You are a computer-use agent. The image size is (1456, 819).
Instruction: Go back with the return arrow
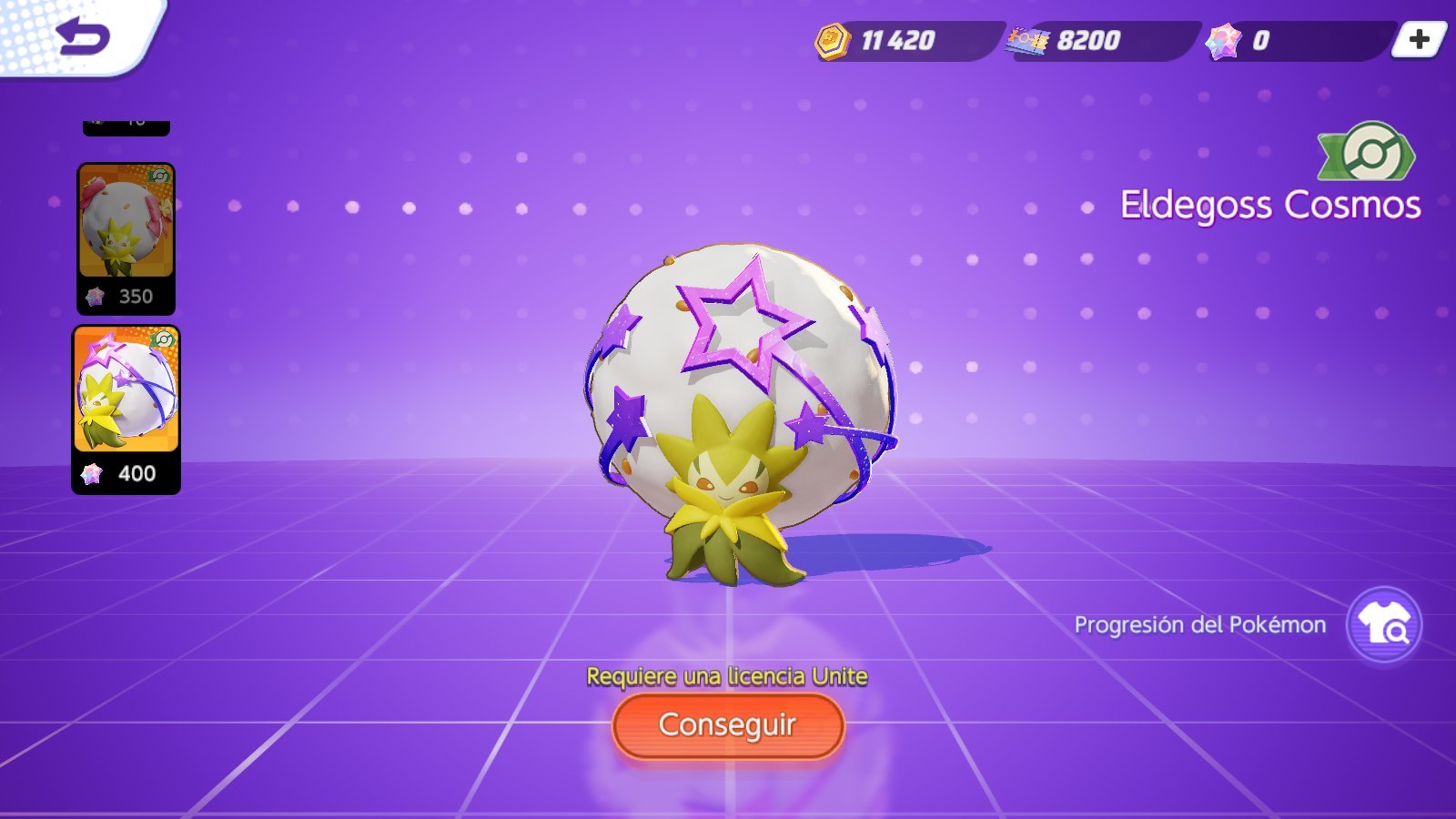pos(83,37)
